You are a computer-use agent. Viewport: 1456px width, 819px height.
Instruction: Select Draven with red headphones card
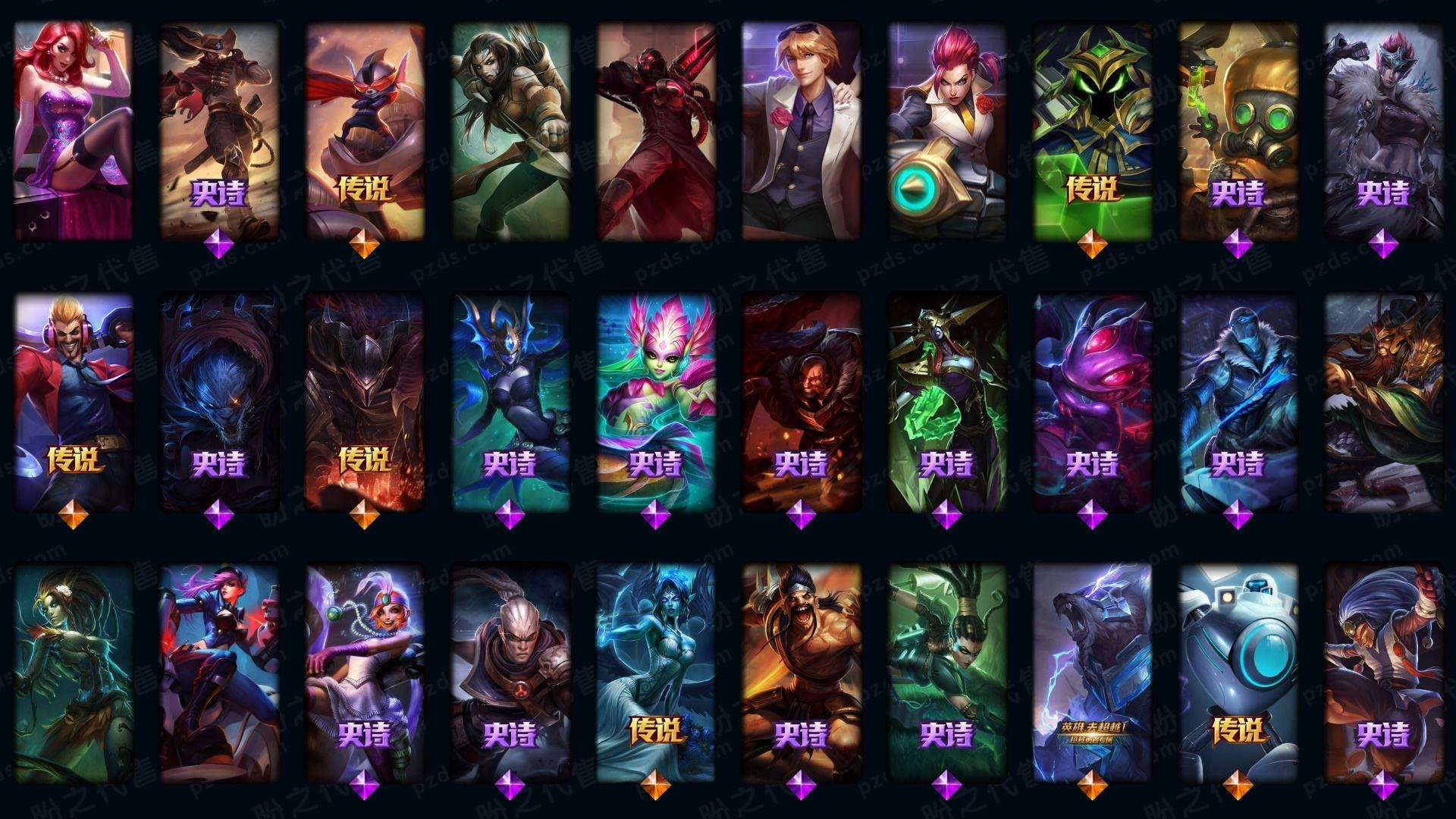pos(74,402)
